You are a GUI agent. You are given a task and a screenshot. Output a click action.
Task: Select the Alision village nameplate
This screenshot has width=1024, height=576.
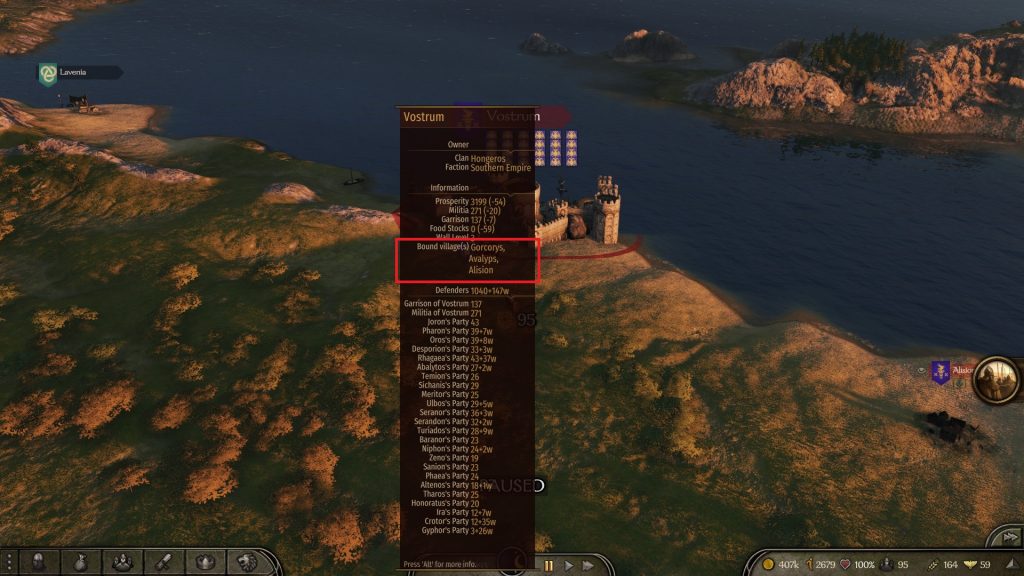coord(960,371)
